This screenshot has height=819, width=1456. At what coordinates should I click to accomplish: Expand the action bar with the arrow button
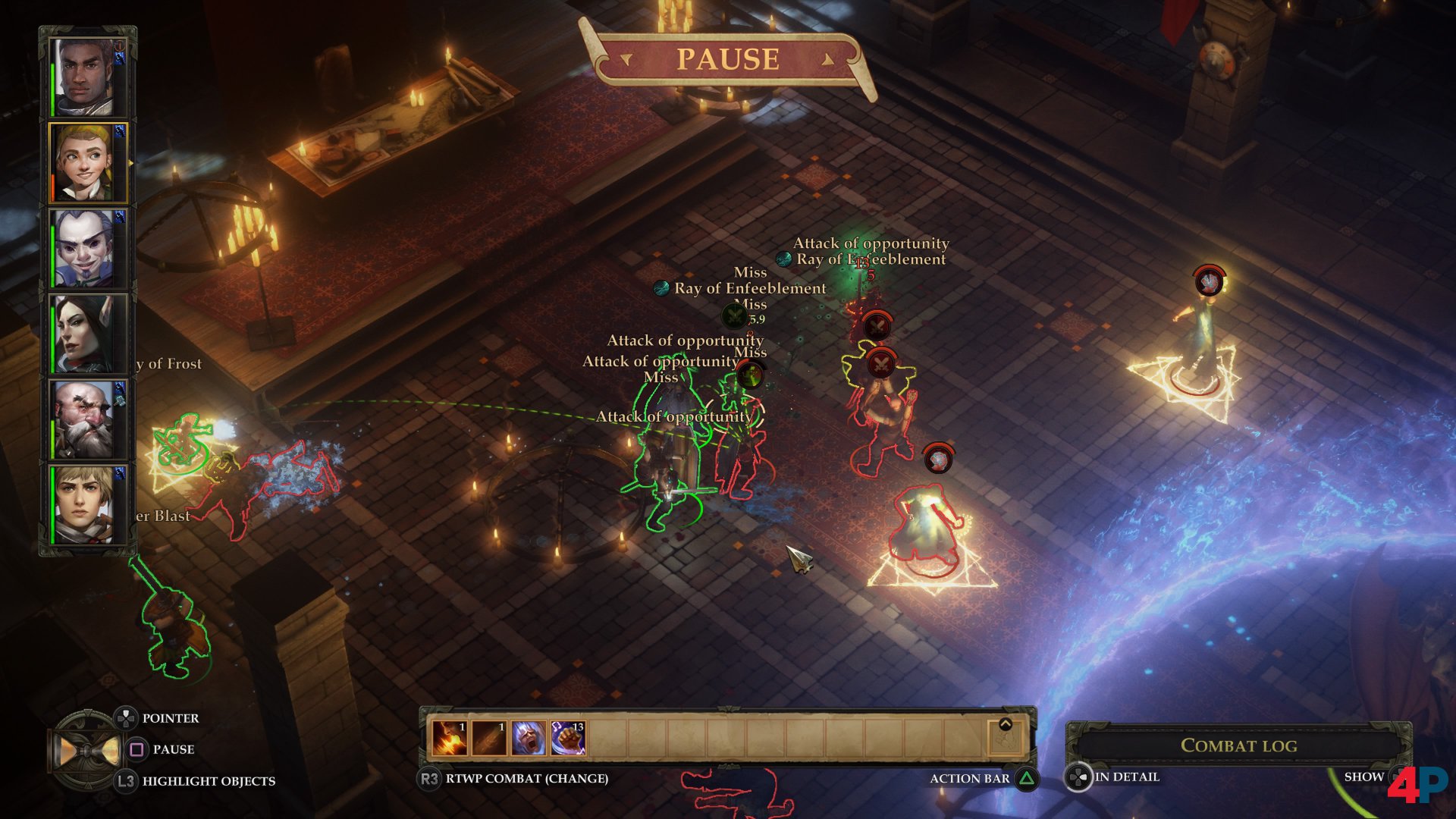tap(1006, 726)
